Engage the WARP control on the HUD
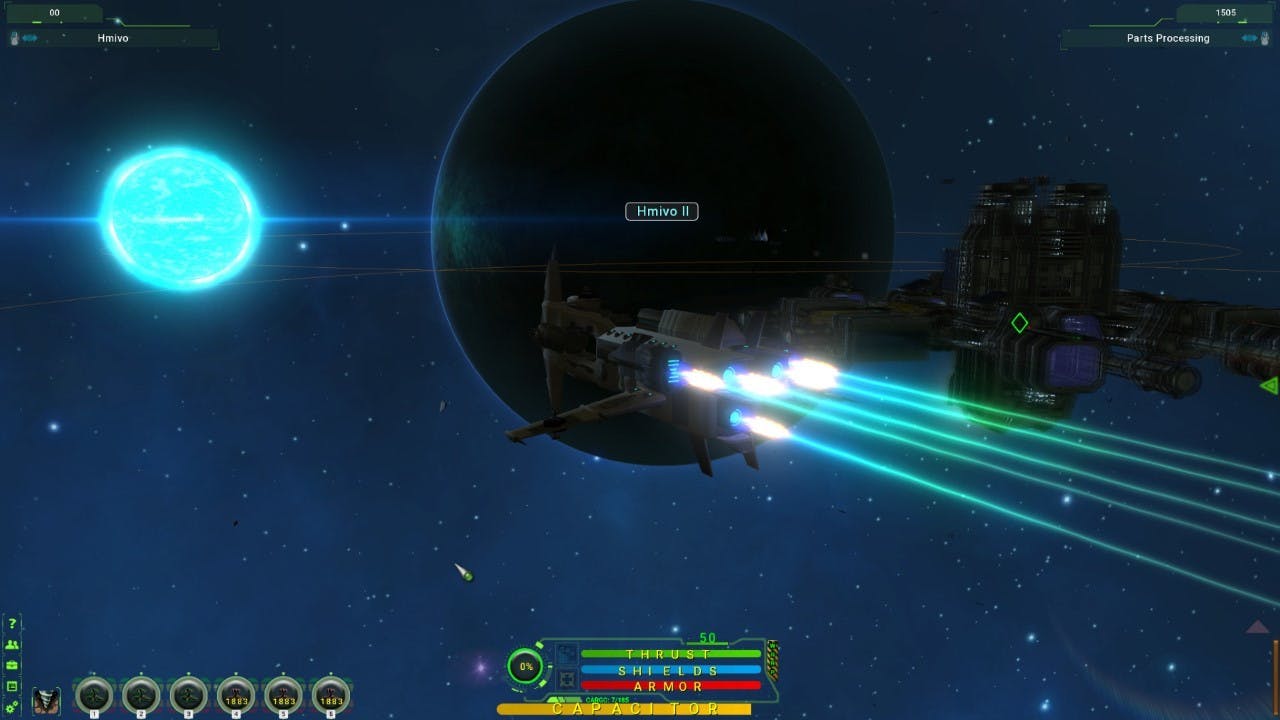Viewport: 1280px width, 720px height. (x=772, y=661)
